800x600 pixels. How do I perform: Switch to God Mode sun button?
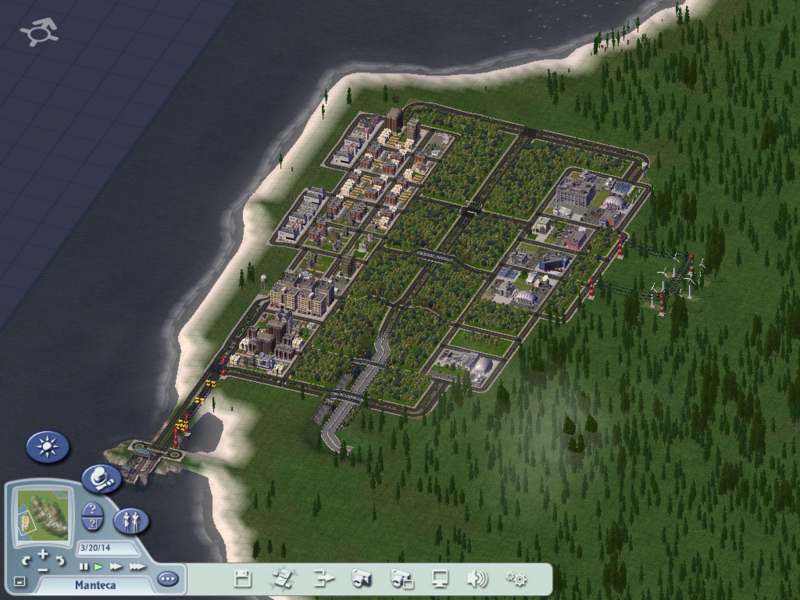tap(48, 446)
